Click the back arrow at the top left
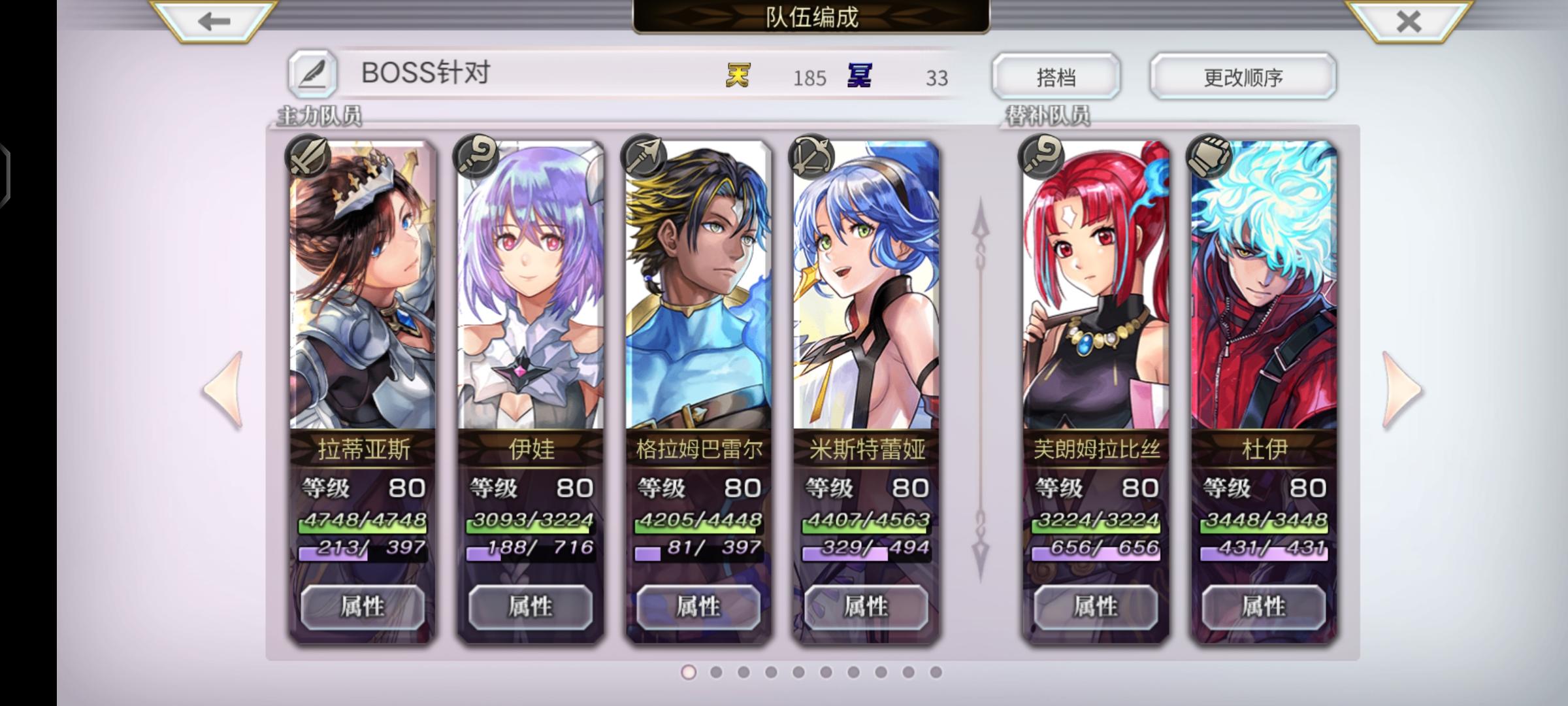 click(212, 20)
